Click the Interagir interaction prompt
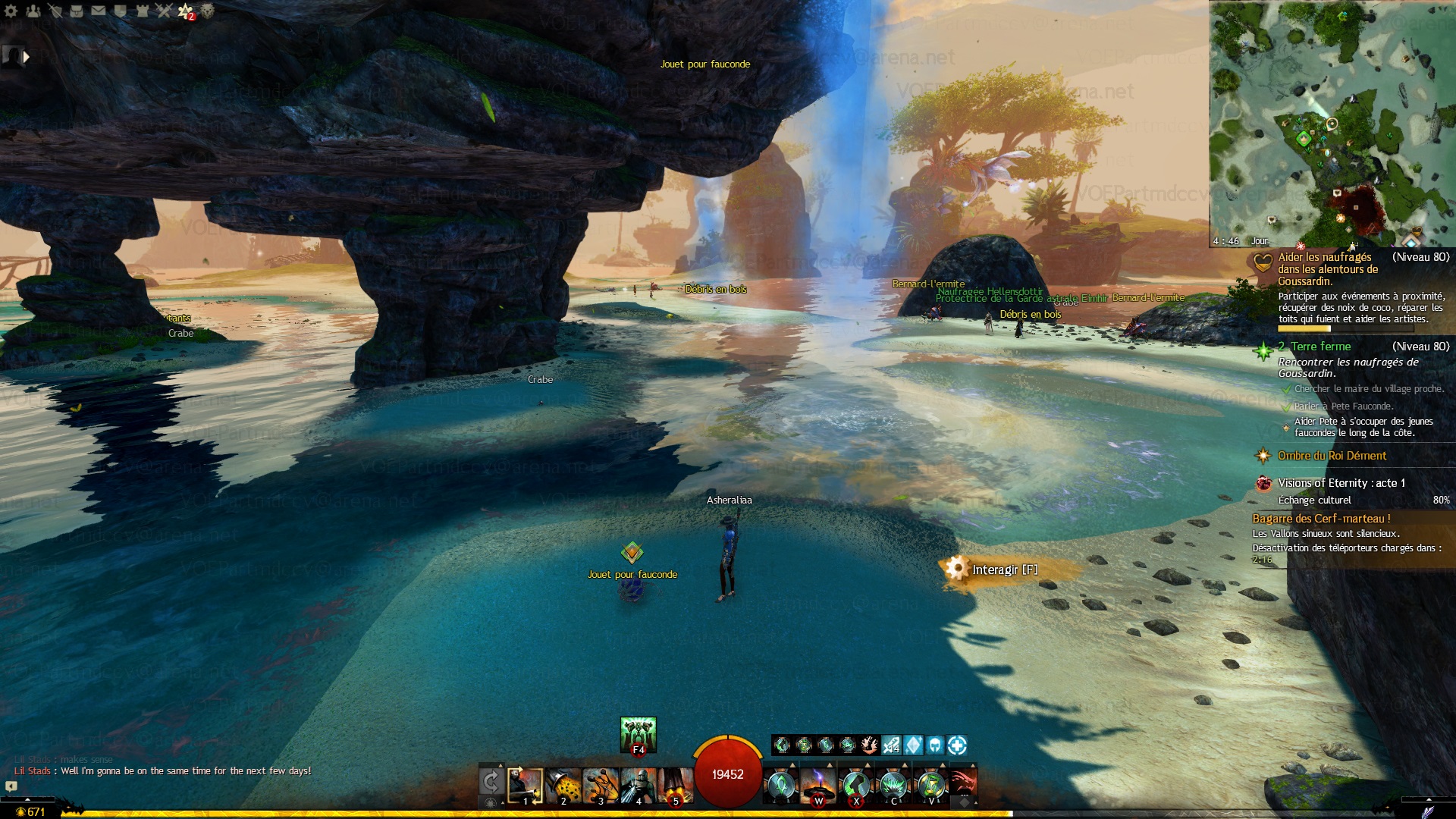1456x819 pixels. click(1004, 570)
